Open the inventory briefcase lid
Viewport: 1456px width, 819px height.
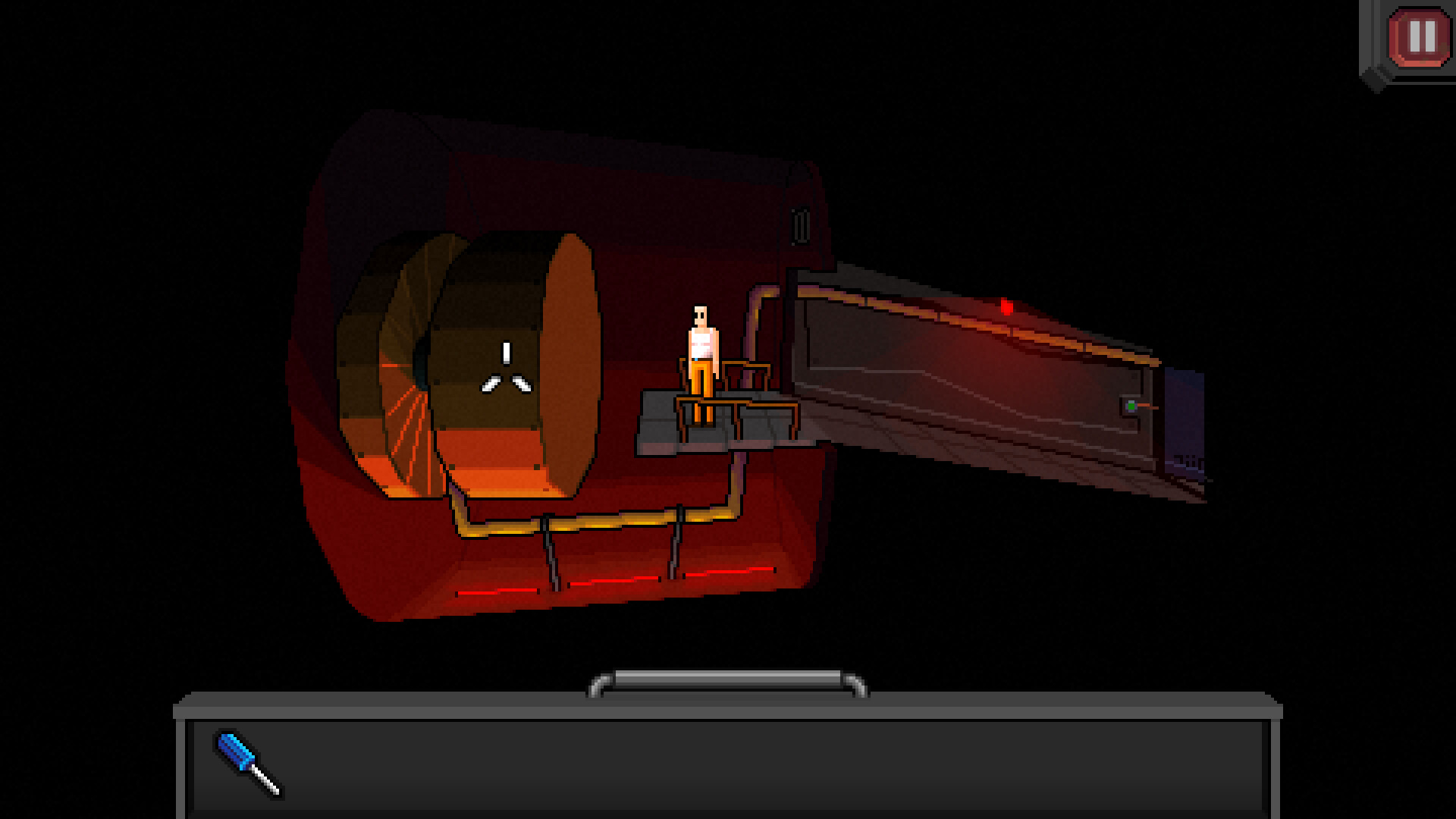[728, 709]
